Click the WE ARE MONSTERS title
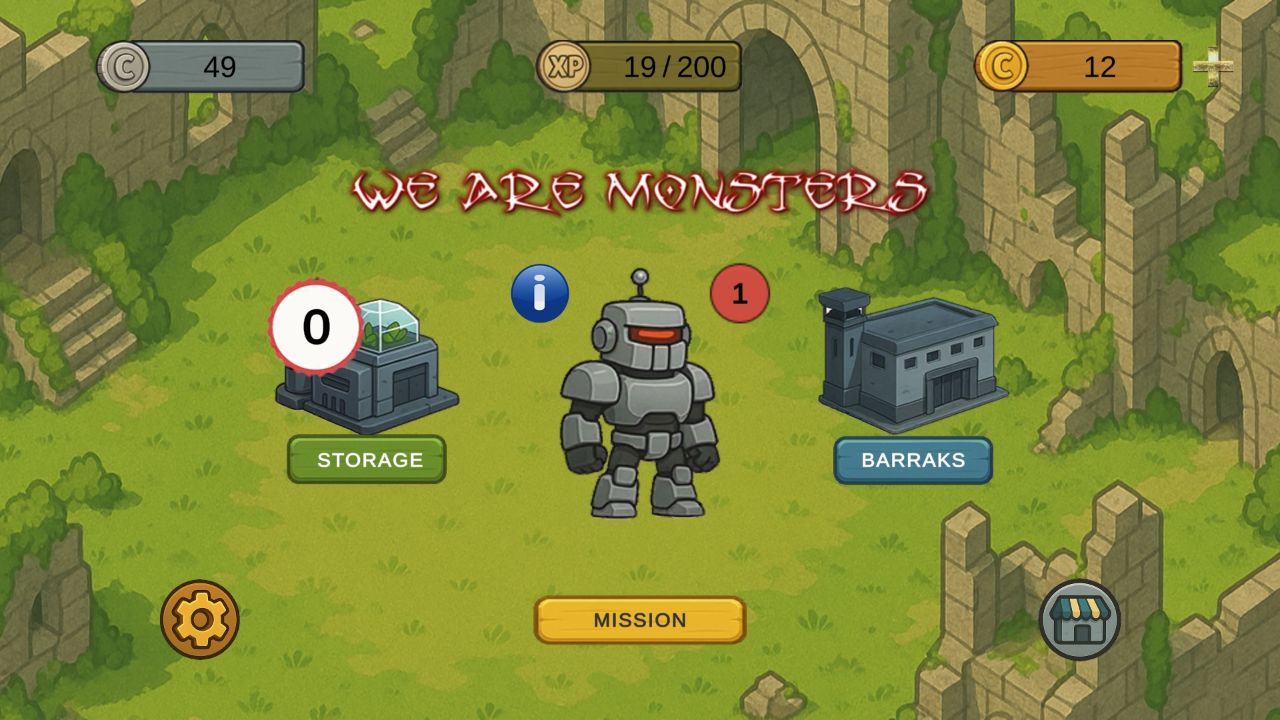This screenshot has height=720, width=1280. pos(640,190)
